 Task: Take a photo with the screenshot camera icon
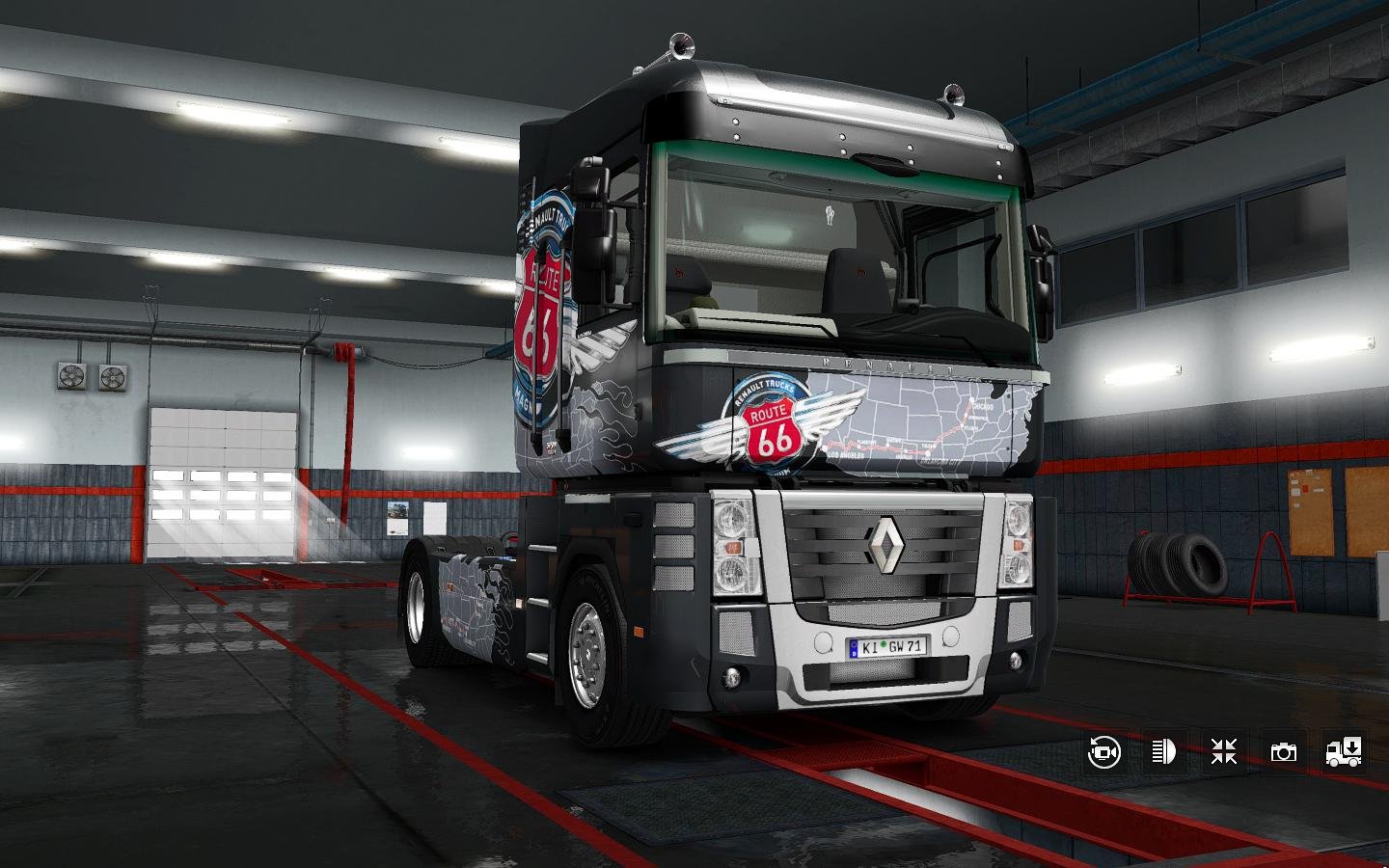[x=1283, y=752]
